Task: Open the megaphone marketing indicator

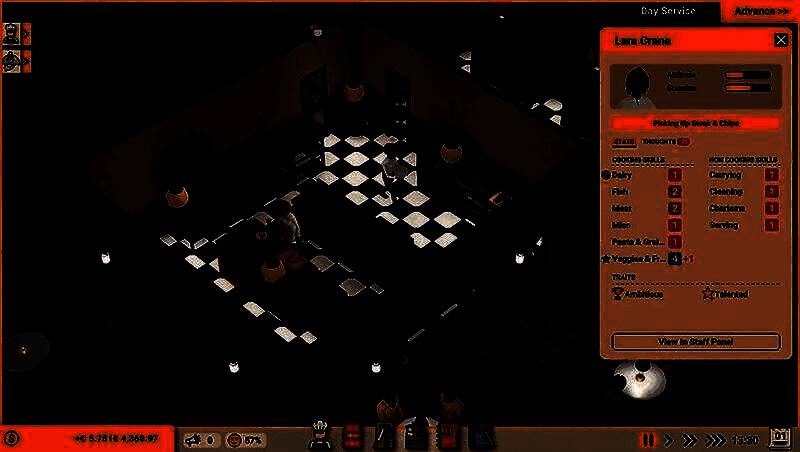Action: click(202, 439)
